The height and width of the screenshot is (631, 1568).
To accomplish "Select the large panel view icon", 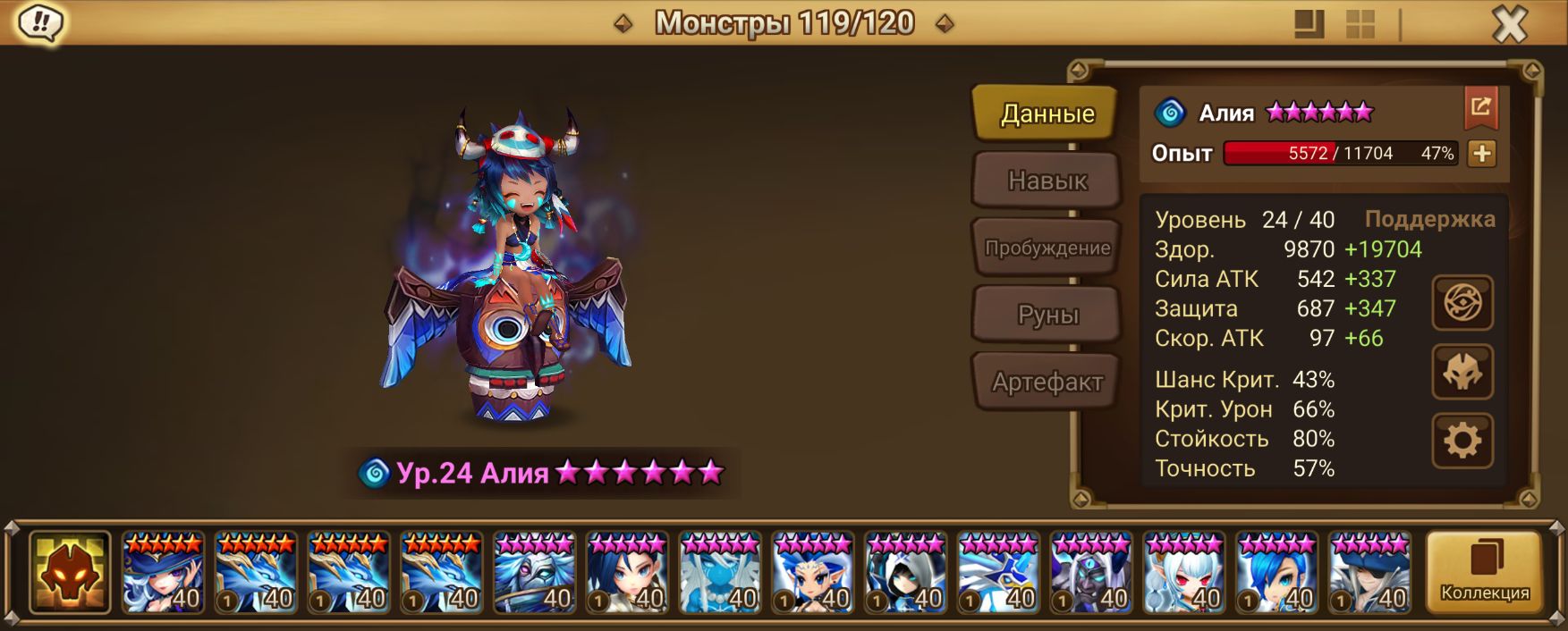I will click(x=1309, y=24).
